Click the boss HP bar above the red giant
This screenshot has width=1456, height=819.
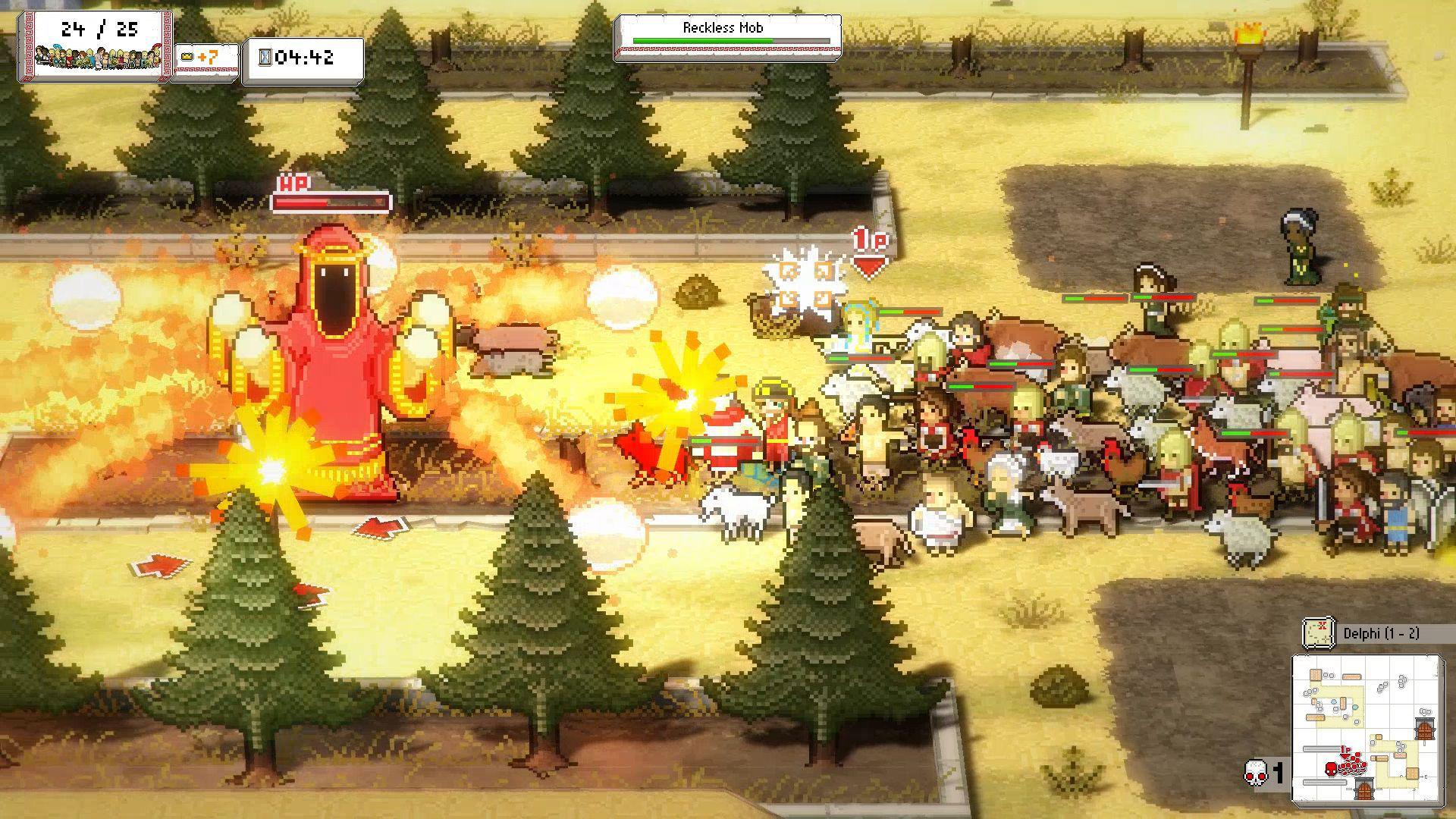coord(330,201)
